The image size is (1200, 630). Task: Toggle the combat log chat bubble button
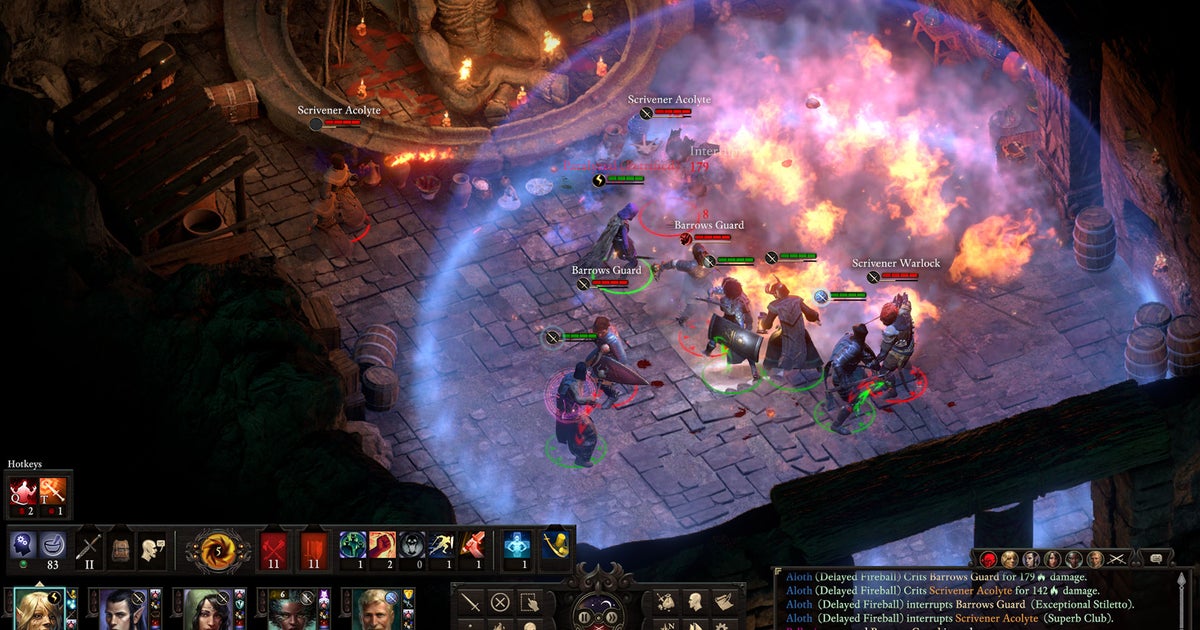1156,559
